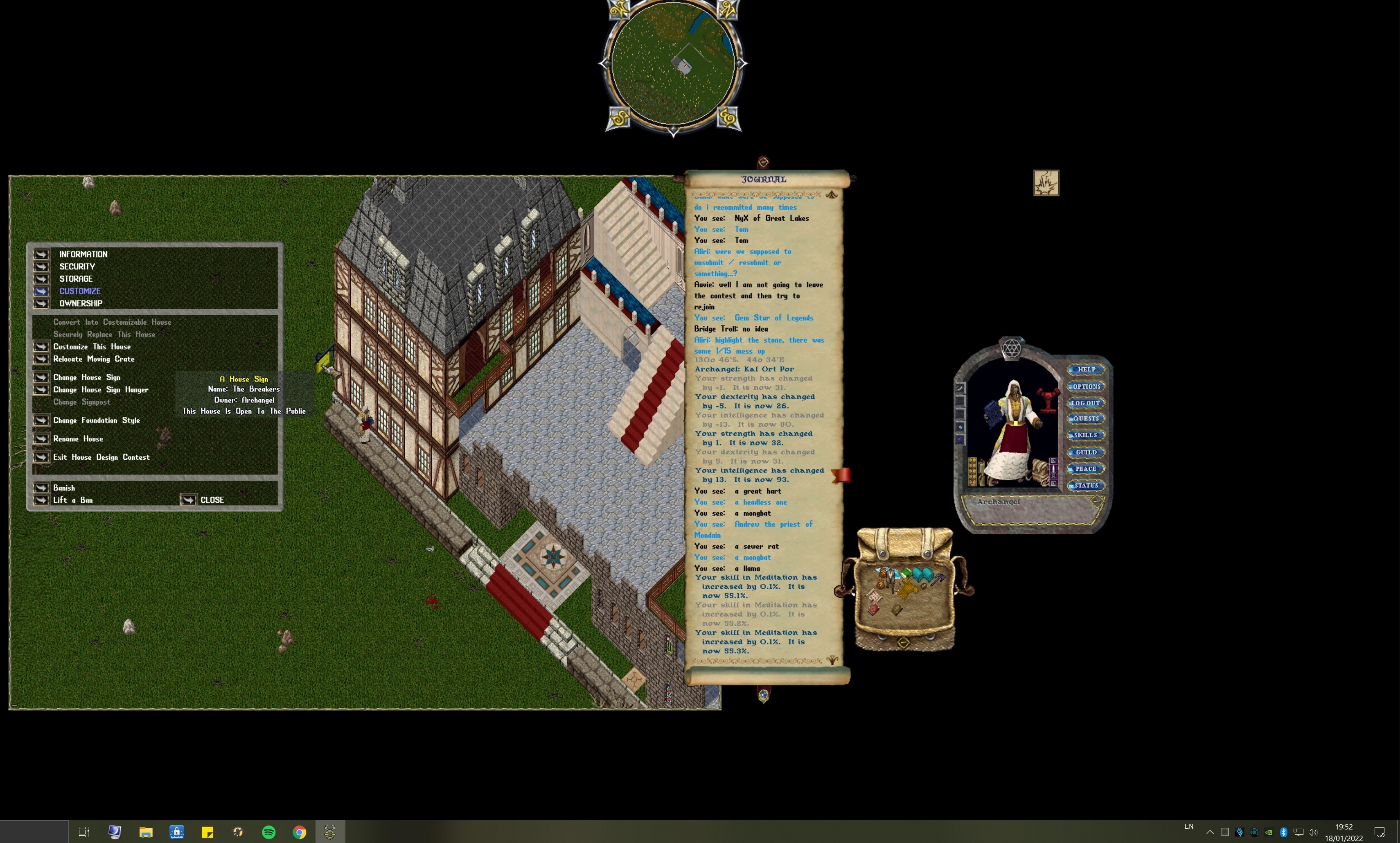Choose the Banish option
1400x843 pixels.
click(x=41, y=488)
